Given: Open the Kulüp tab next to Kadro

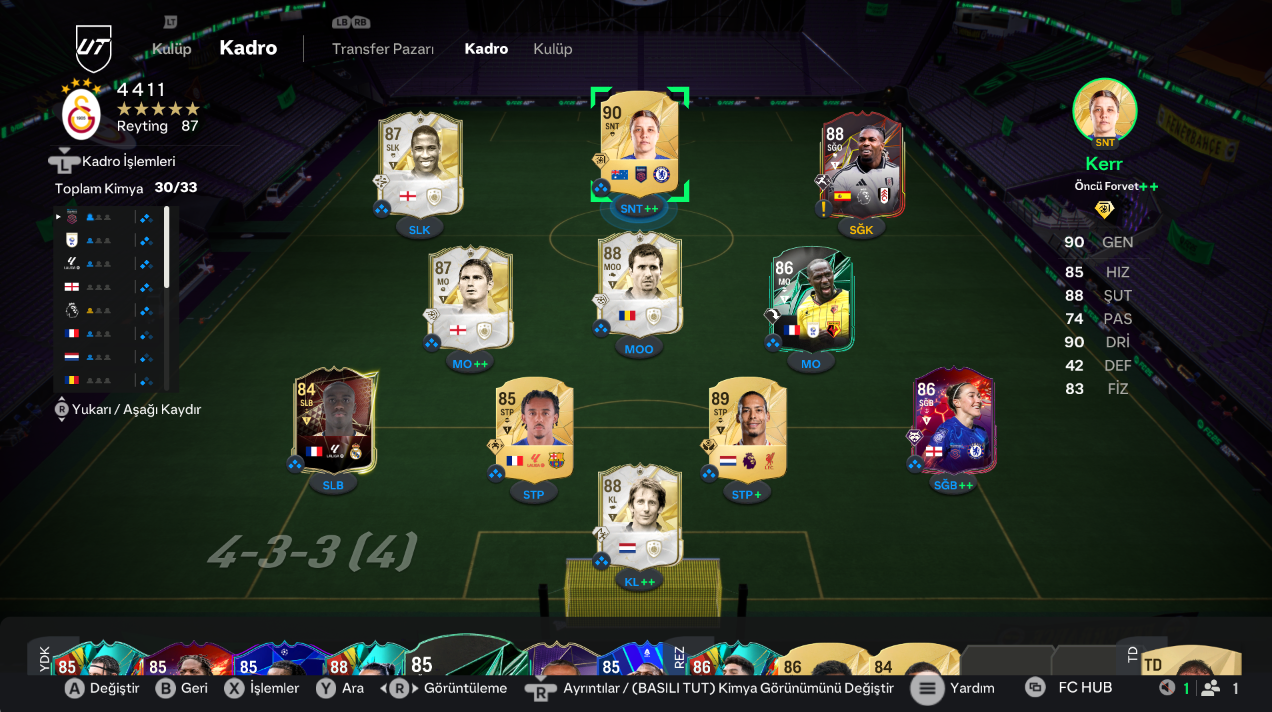Looking at the screenshot, I should pos(552,49).
